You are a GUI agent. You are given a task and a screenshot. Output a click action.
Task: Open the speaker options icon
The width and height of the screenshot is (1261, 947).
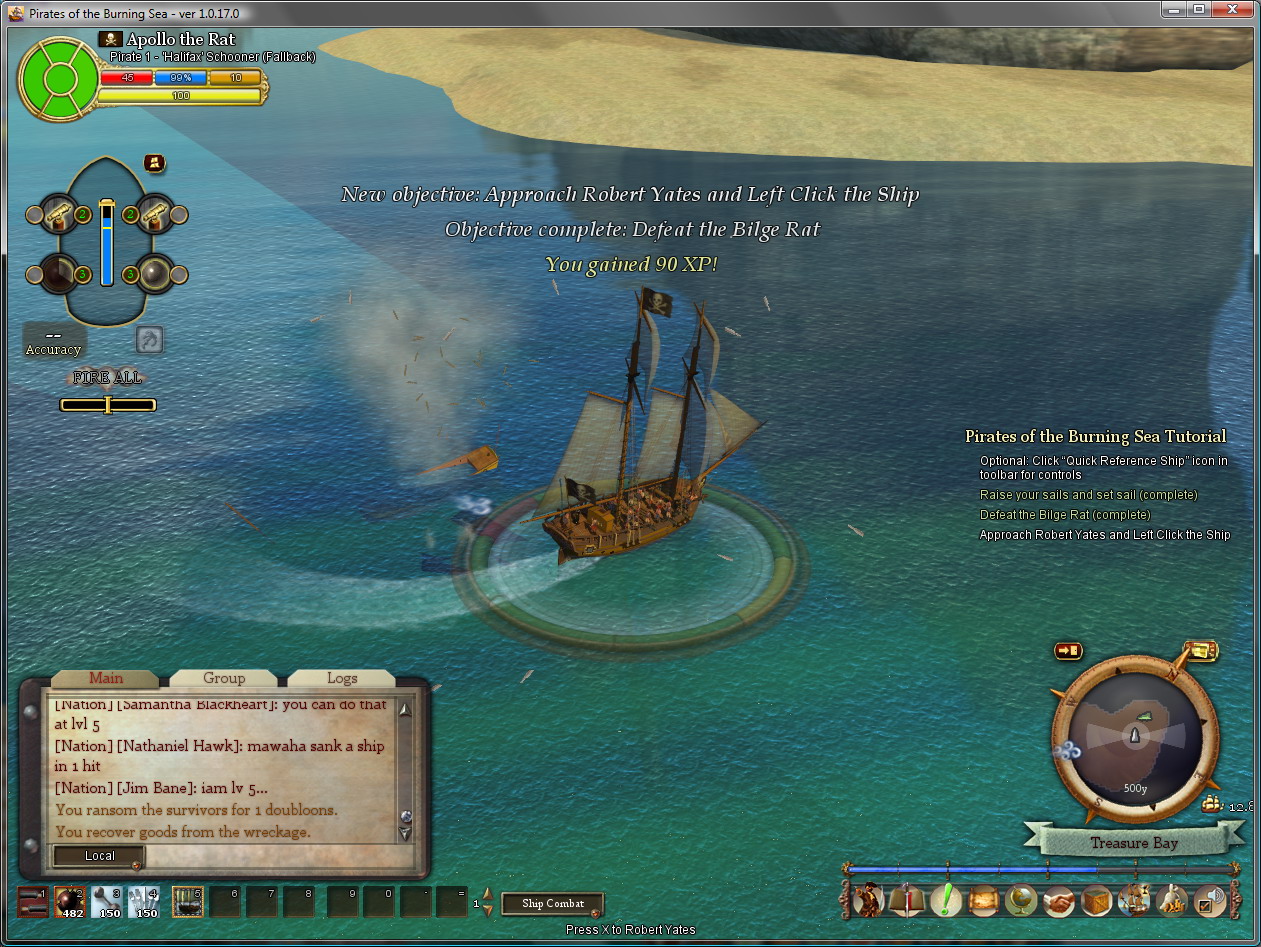coord(1210,900)
